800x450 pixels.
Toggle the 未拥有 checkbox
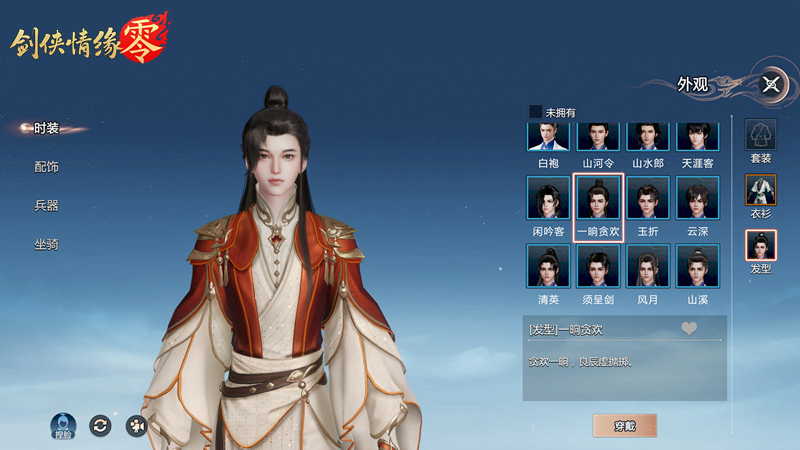pyautogui.click(x=536, y=112)
